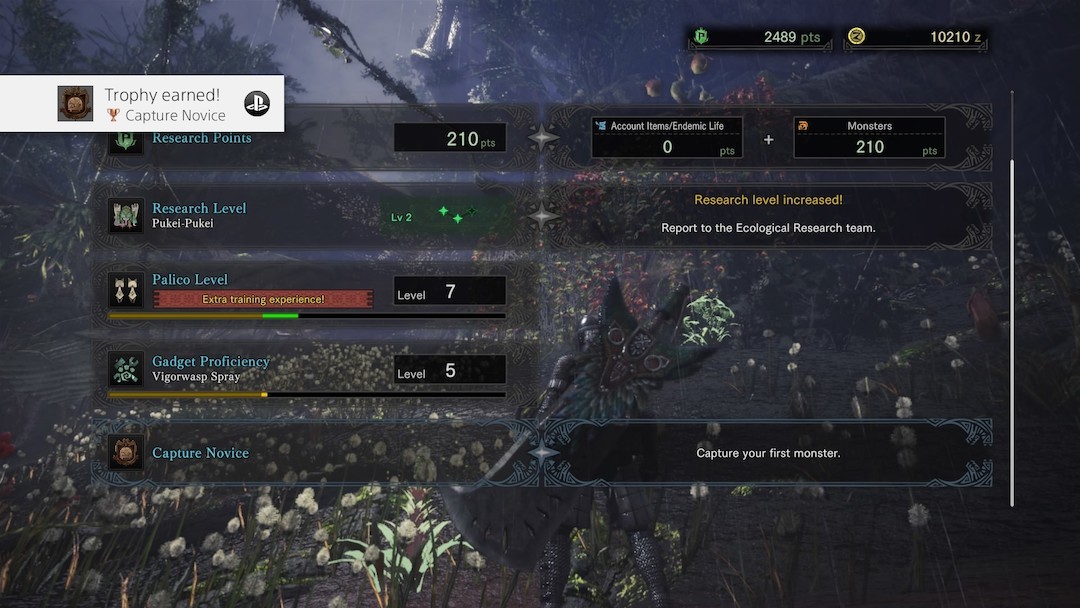
Task: Click the Vigorwasp Spray gadget icon
Action: pos(127,369)
